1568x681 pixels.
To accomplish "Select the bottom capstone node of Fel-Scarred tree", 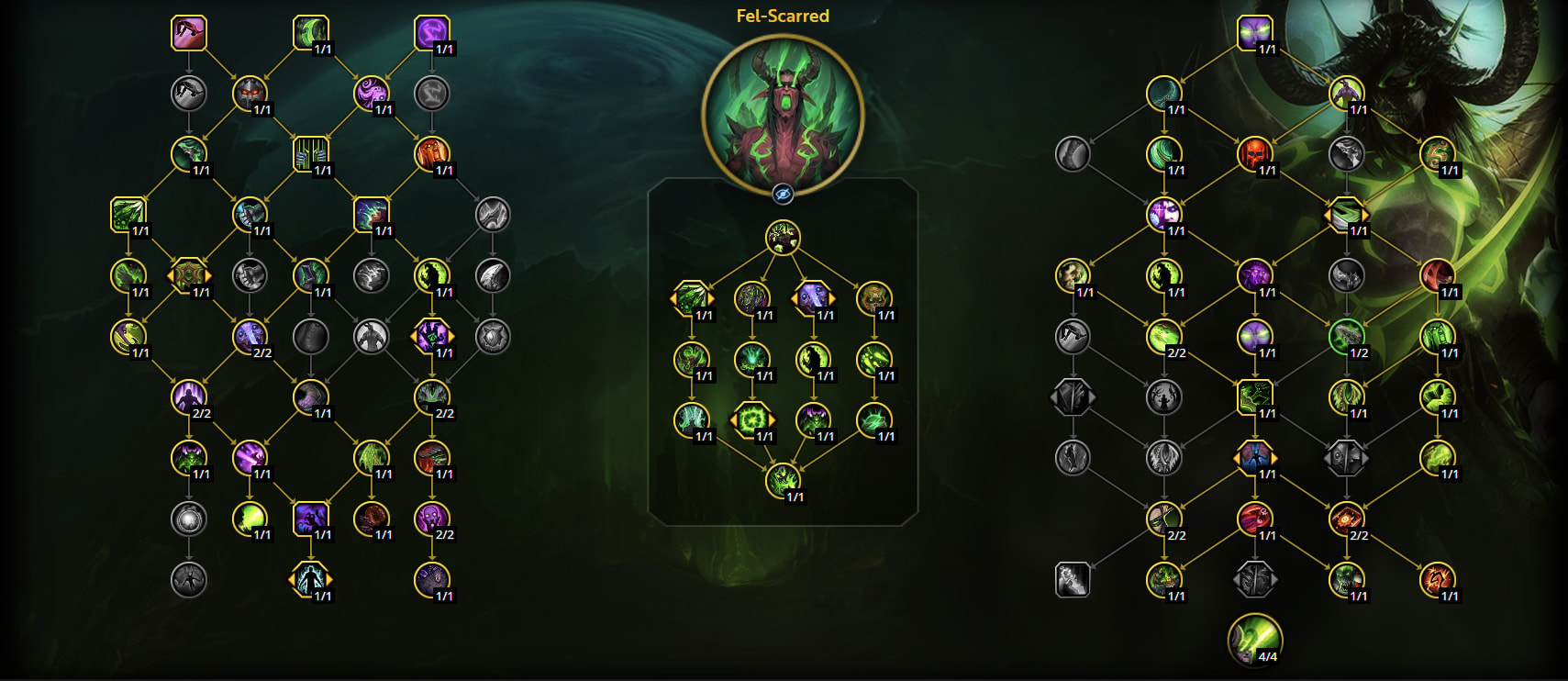I will [783, 481].
